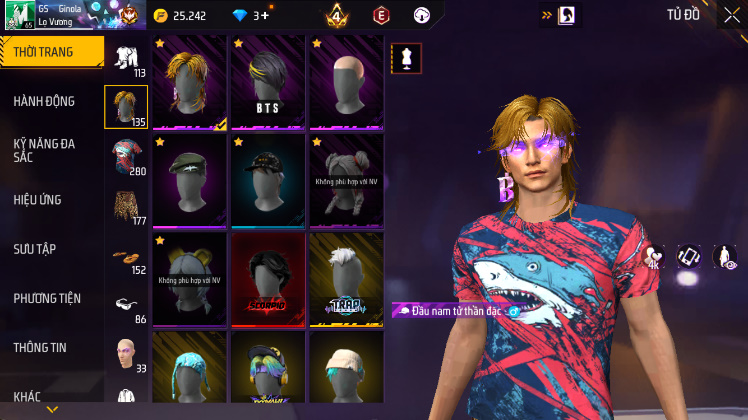Show the Thông Tin tab
748x420 pixels.
coord(40,347)
